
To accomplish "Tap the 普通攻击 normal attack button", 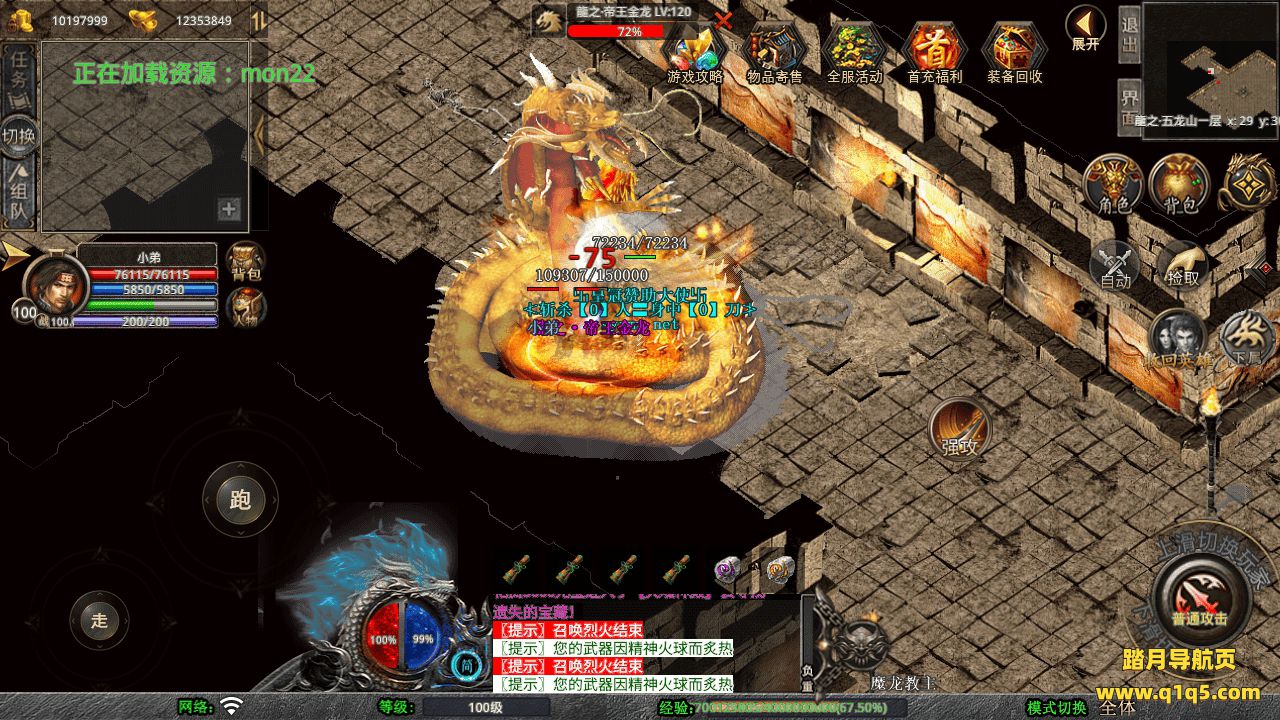I will click(1199, 599).
